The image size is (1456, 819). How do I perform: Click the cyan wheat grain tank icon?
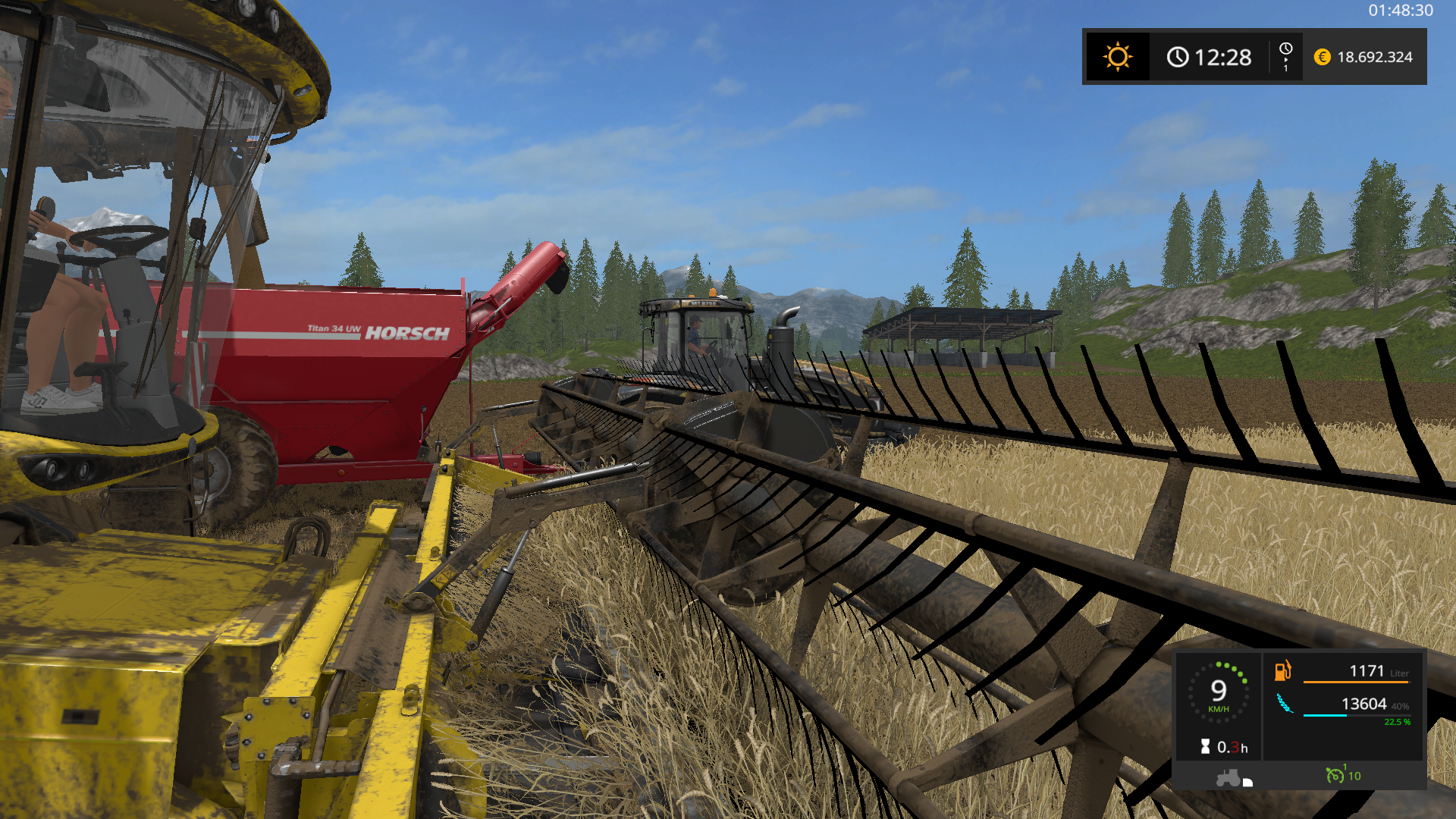1284,704
